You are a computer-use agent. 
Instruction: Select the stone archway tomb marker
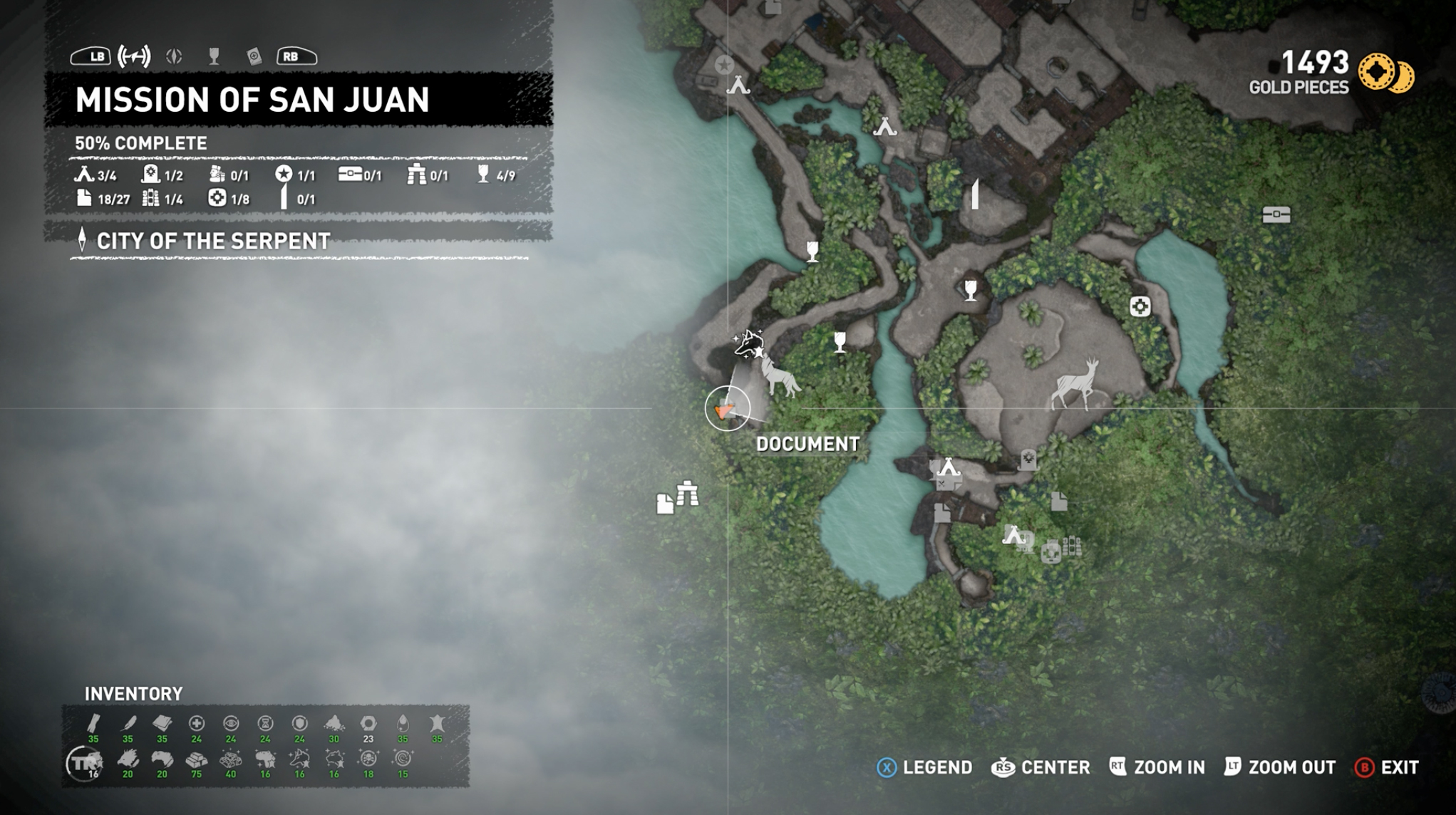coord(688,493)
